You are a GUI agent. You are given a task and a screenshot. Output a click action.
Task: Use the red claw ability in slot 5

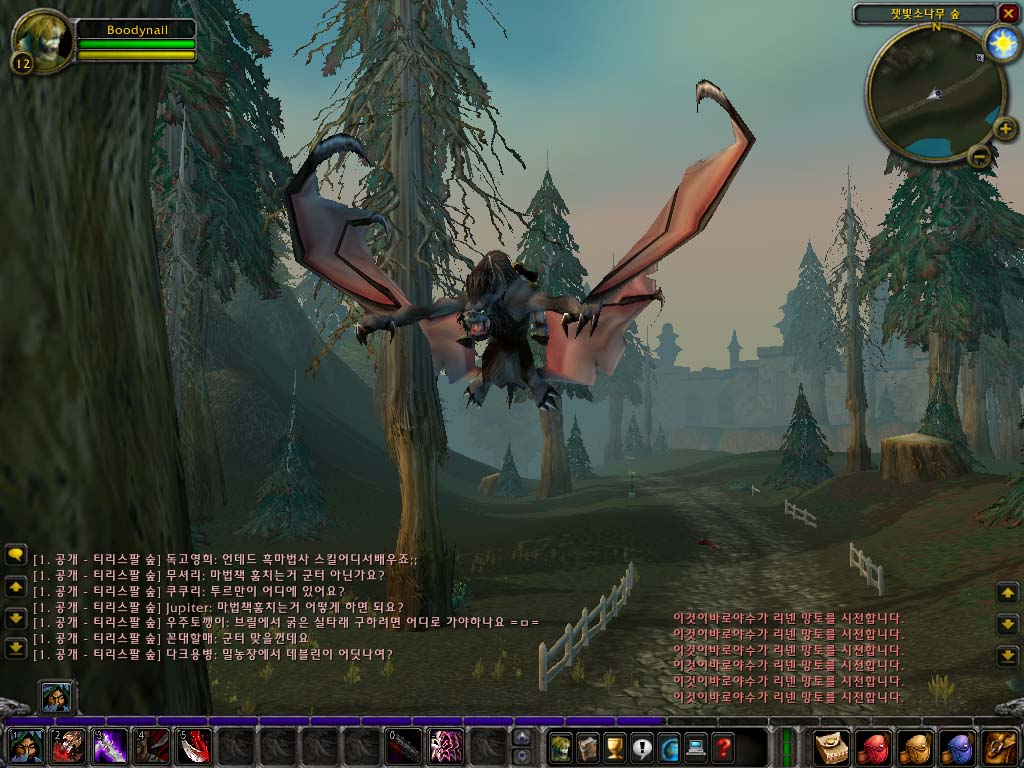pos(194,746)
